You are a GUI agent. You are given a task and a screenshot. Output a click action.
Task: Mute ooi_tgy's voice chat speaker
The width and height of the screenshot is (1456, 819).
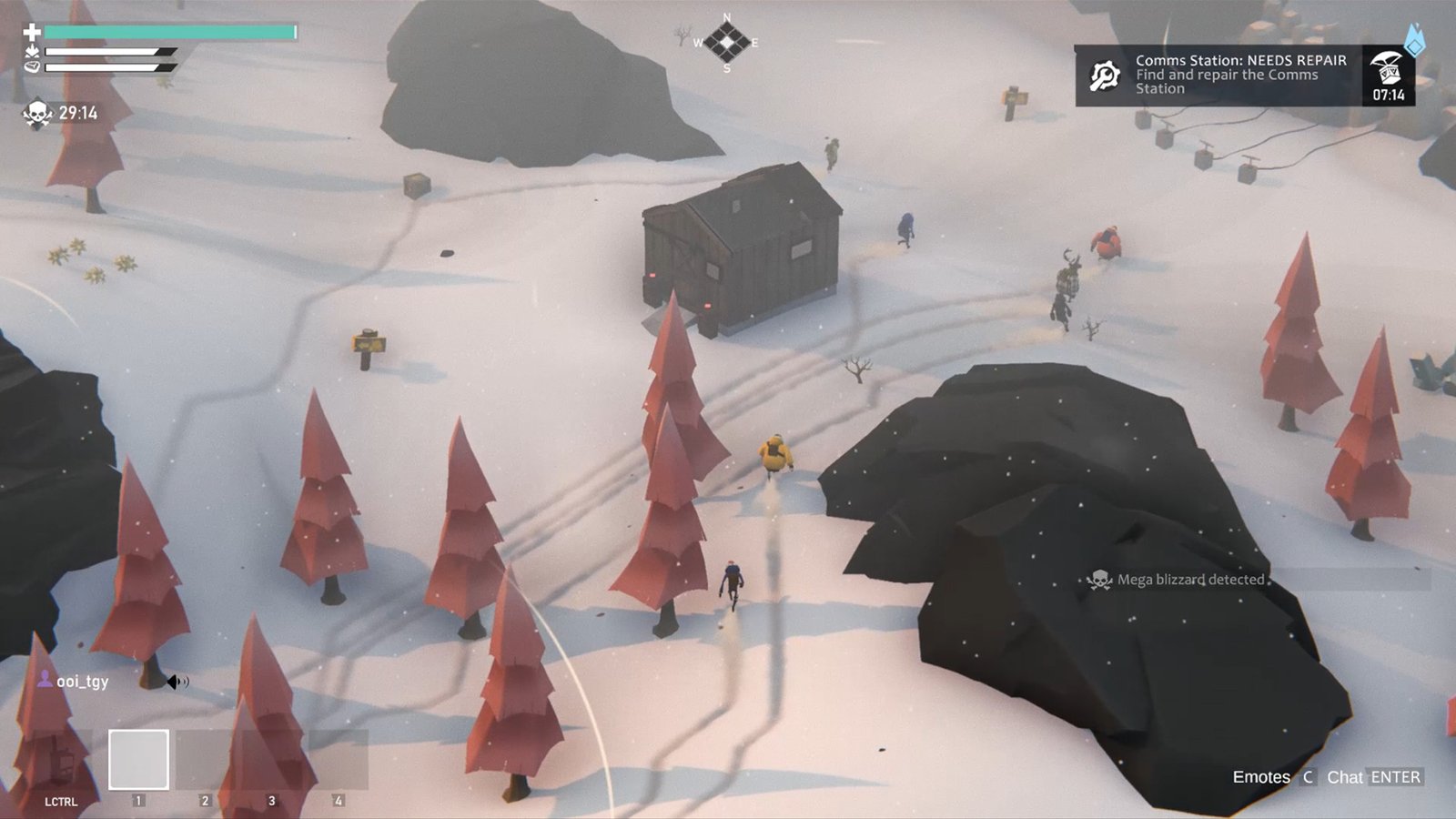tap(177, 682)
